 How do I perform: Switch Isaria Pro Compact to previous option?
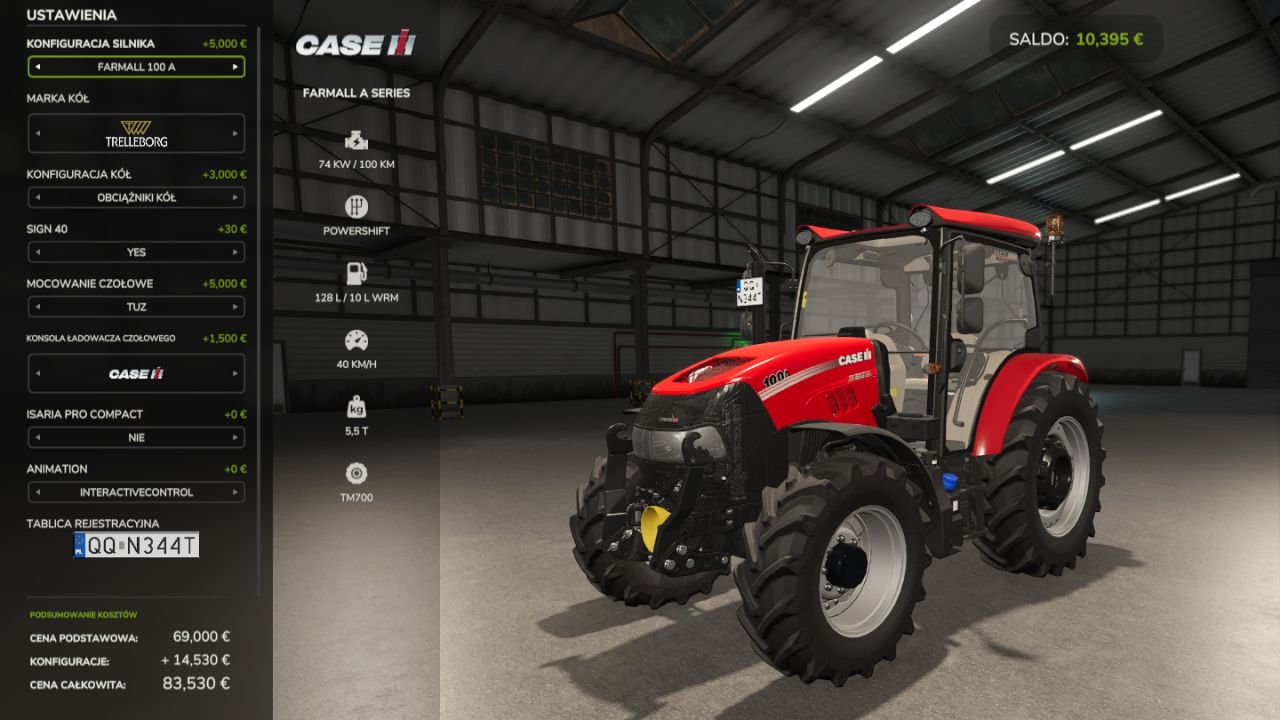click(38, 438)
